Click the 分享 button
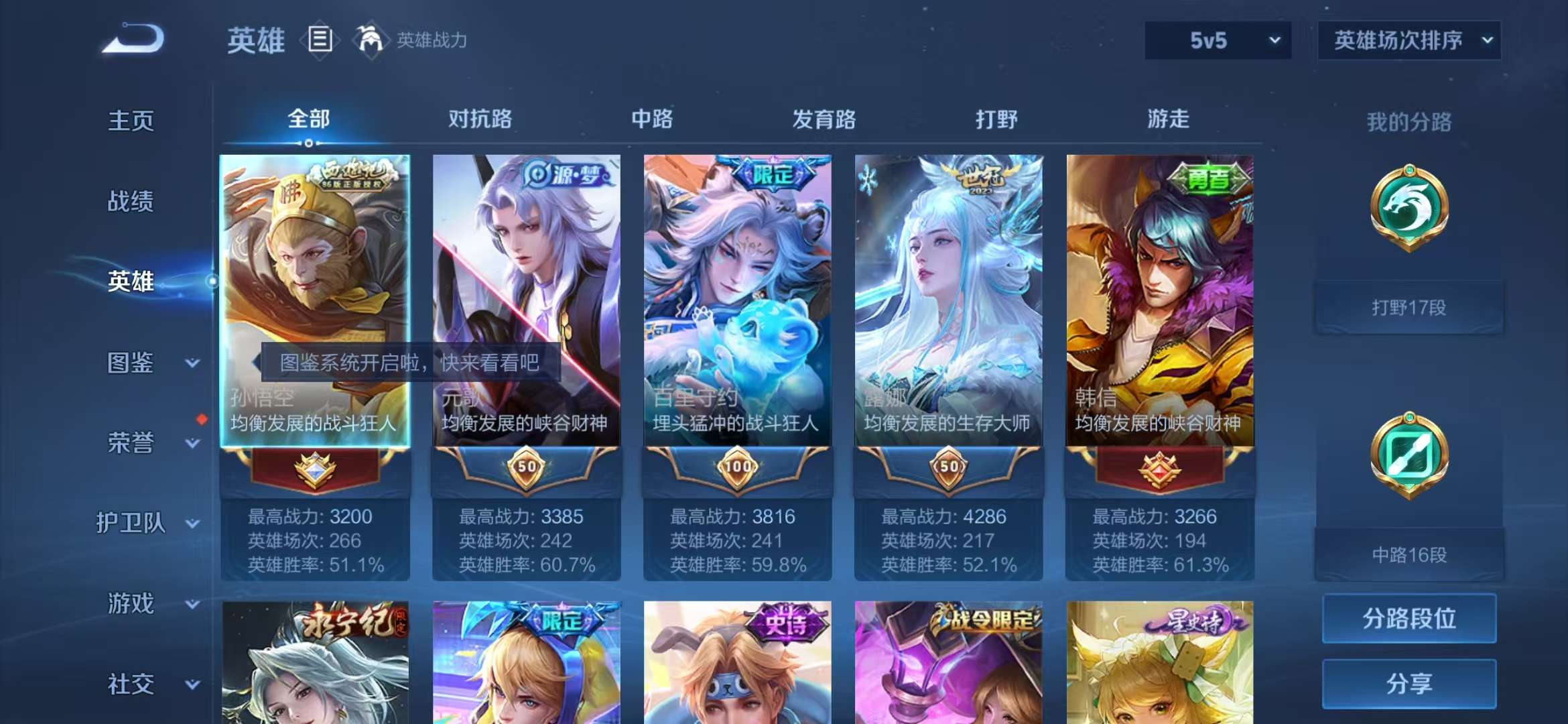The width and height of the screenshot is (1568, 724). point(1409,684)
